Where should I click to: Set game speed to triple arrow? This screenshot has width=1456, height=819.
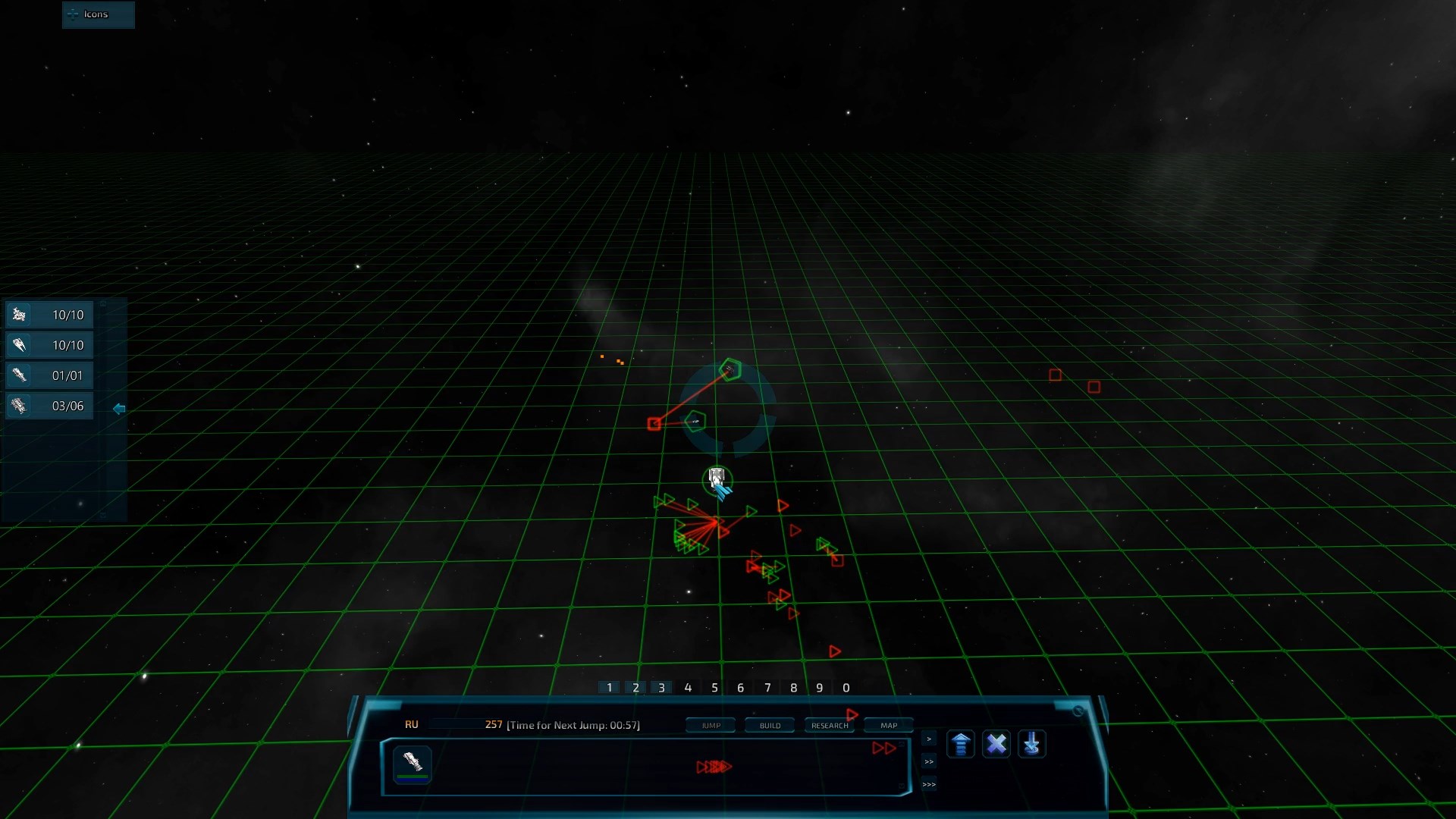(929, 784)
